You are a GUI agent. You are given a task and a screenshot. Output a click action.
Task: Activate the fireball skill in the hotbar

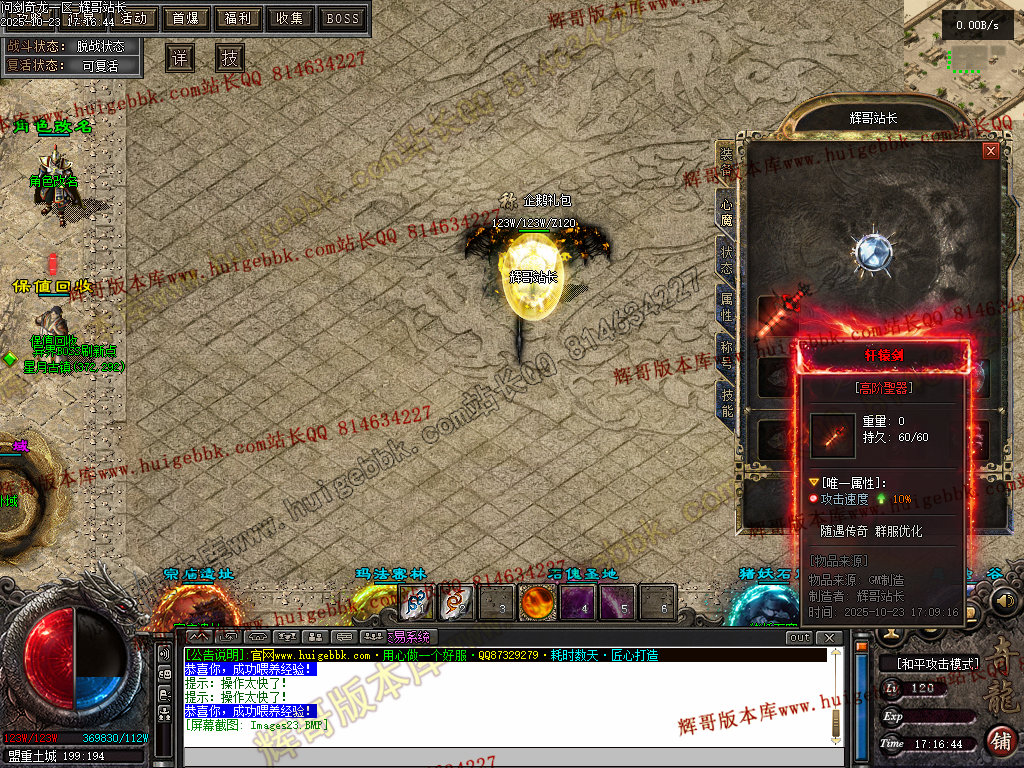[538, 603]
